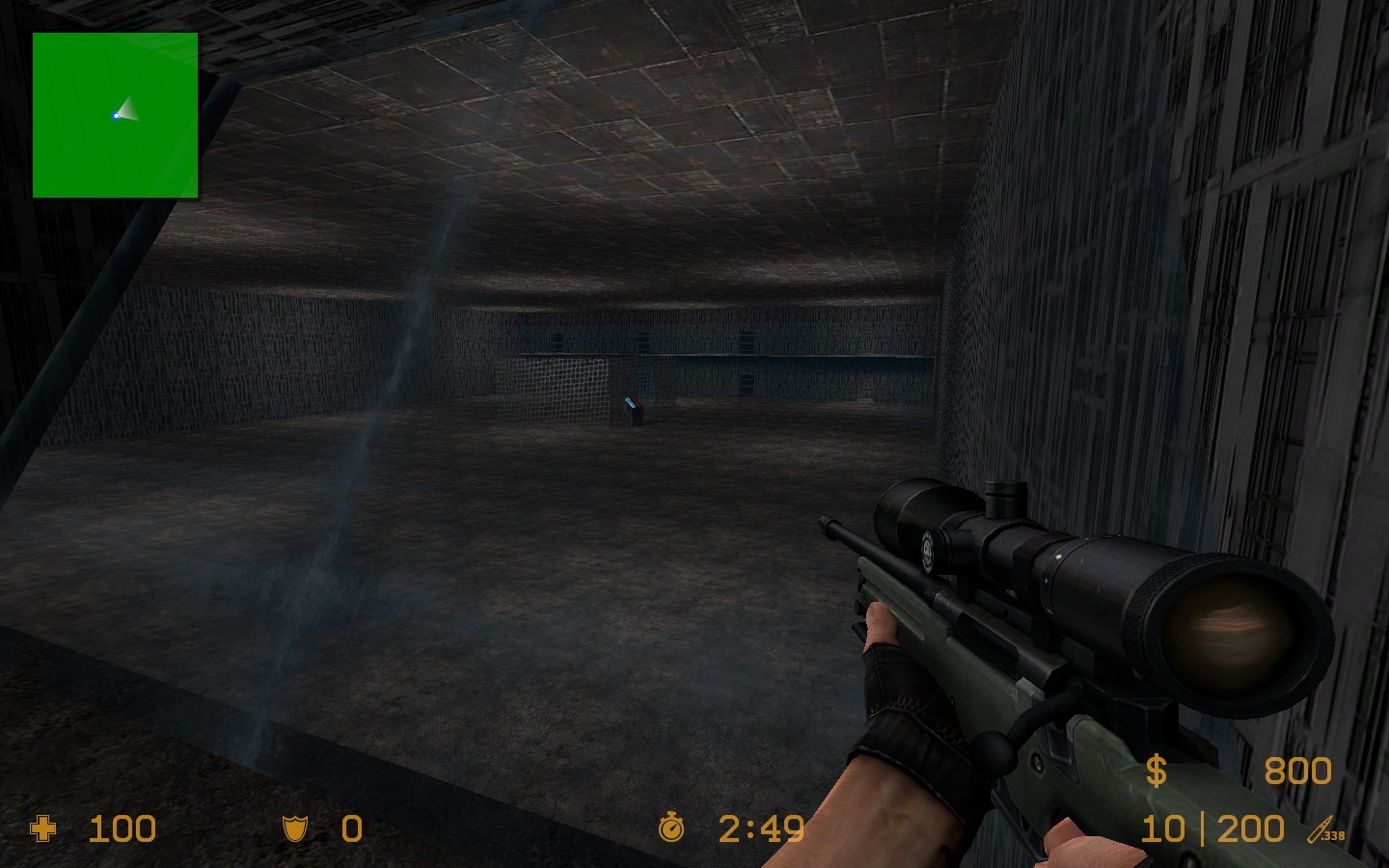Screen dimensions: 1389x868
Task: Click the distant blue target box
Action: click(x=635, y=407)
